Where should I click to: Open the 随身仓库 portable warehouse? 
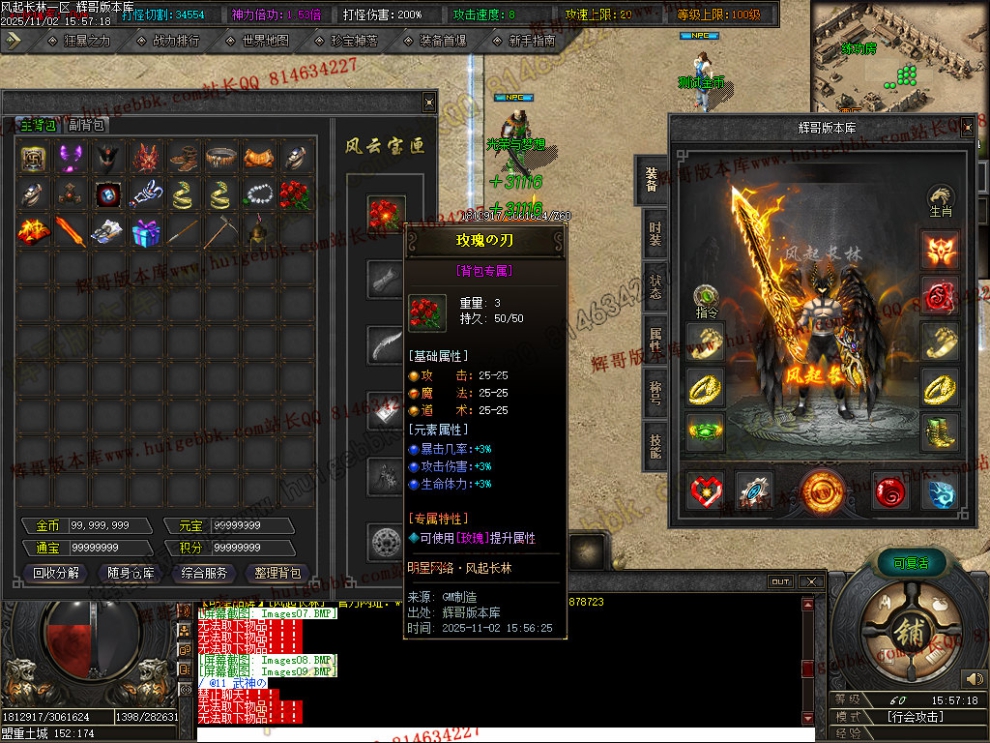(x=131, y=573)
